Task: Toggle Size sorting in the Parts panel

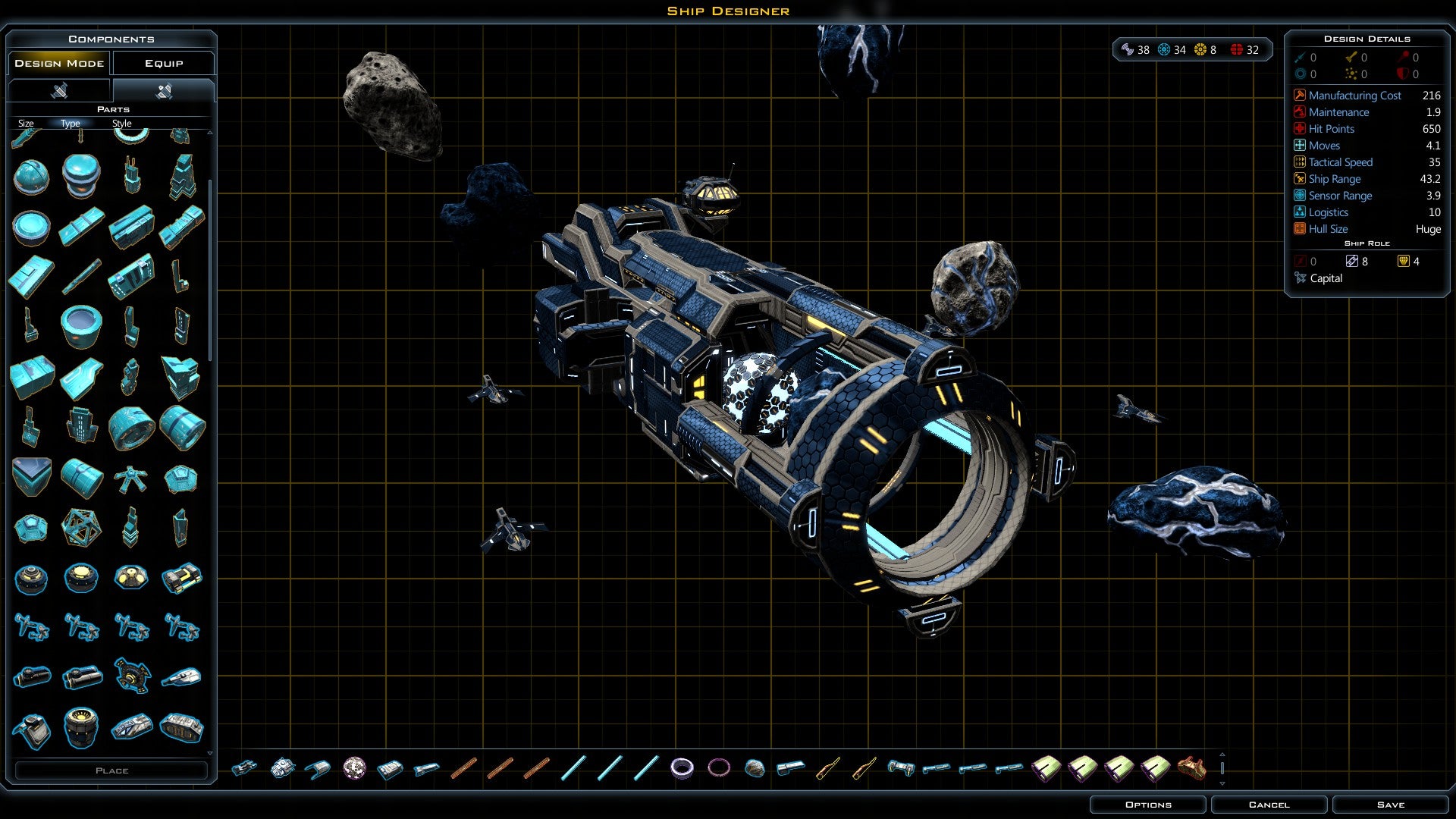Action: tap(25, 123)
